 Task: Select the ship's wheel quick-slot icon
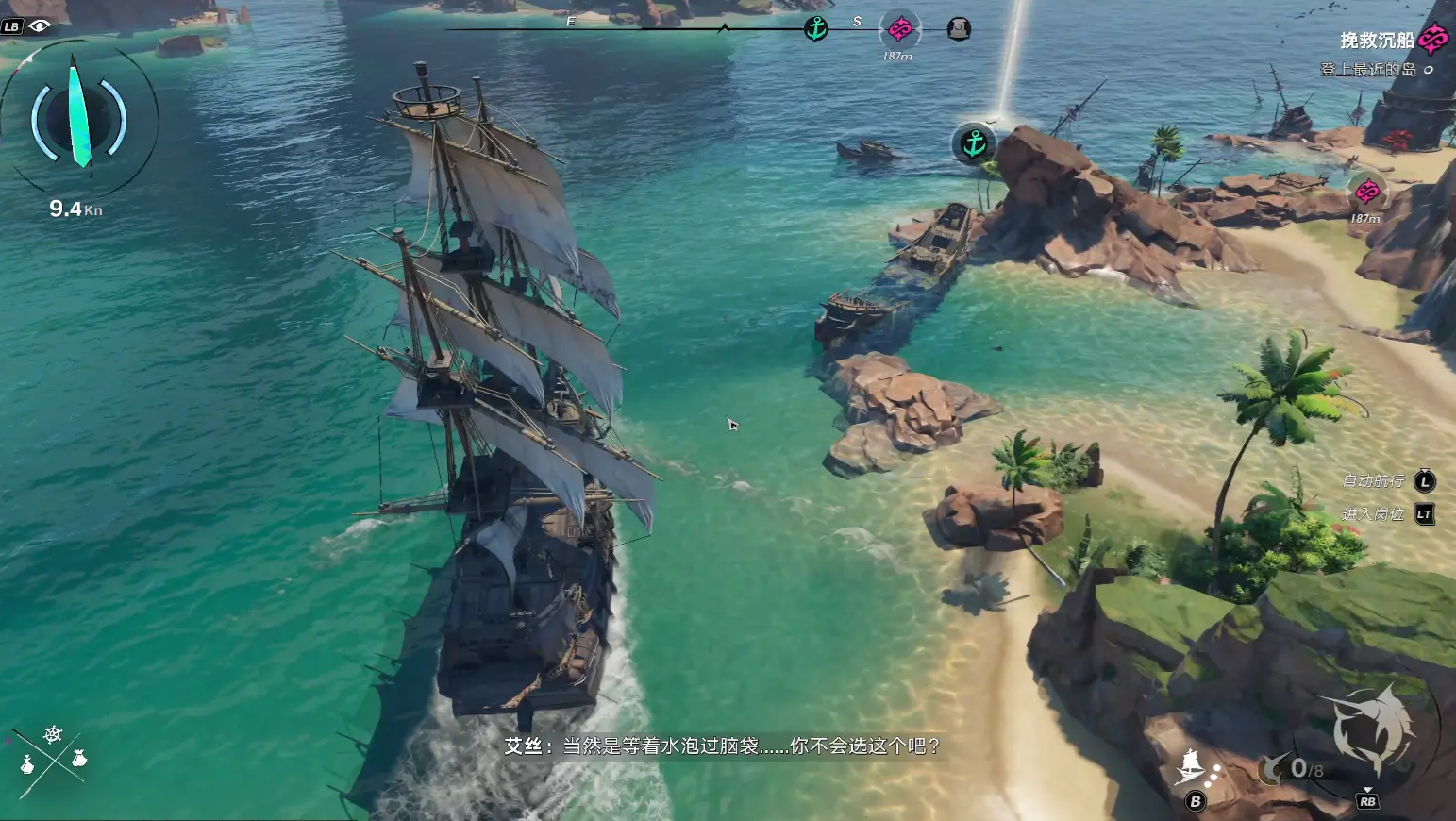(x=53, y=734)
